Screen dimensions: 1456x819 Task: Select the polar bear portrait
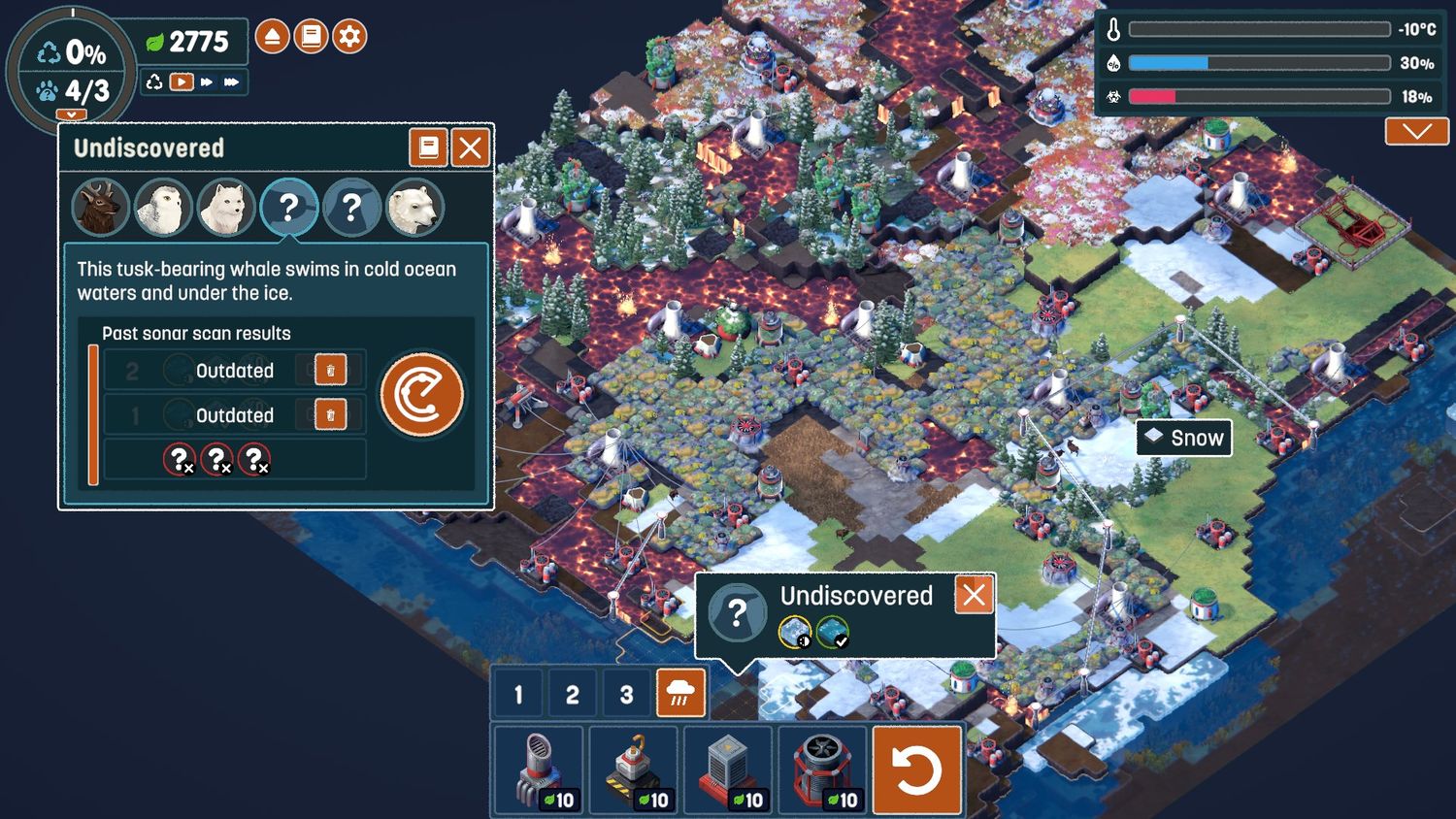(414, 208)
